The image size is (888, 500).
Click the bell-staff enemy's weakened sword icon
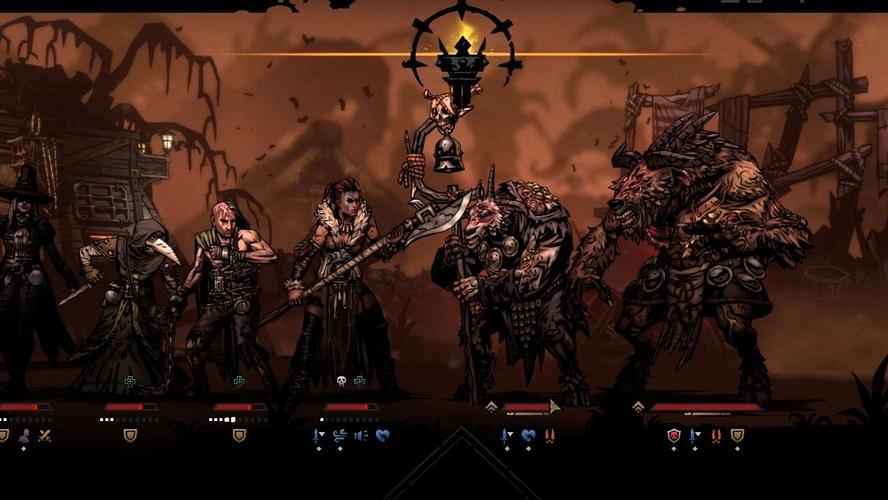(x=507, y=436)
